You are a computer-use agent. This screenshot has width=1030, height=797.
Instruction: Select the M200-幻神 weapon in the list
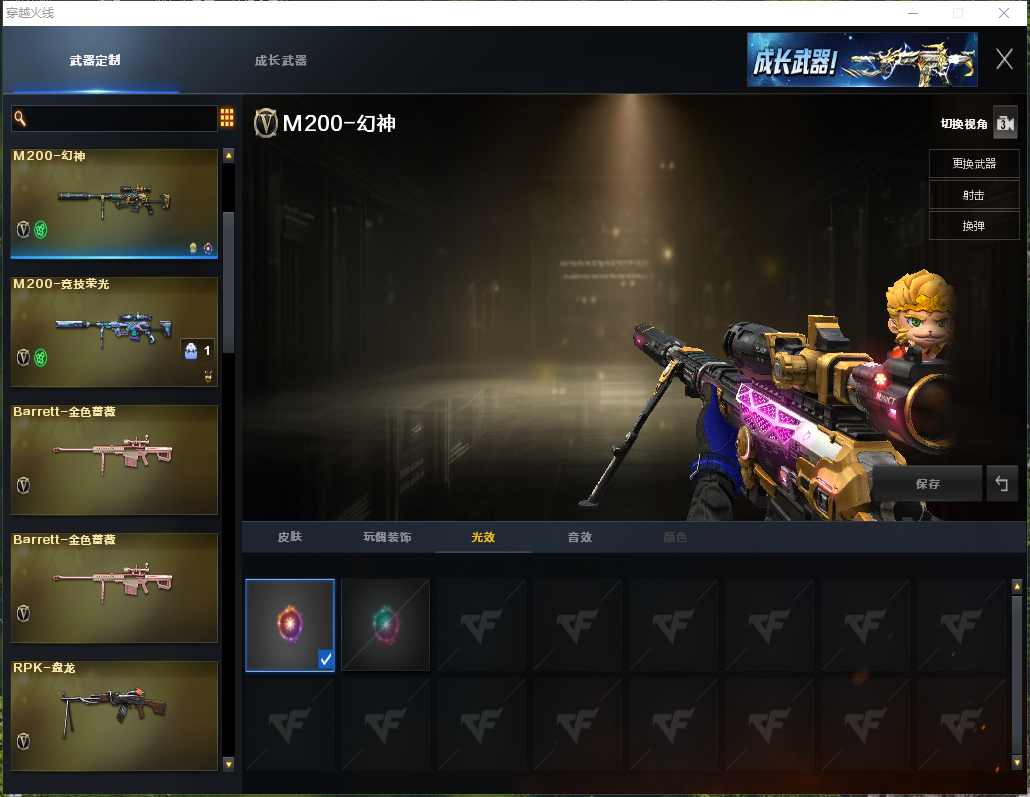pyautogui.click(x=114, y=203)
